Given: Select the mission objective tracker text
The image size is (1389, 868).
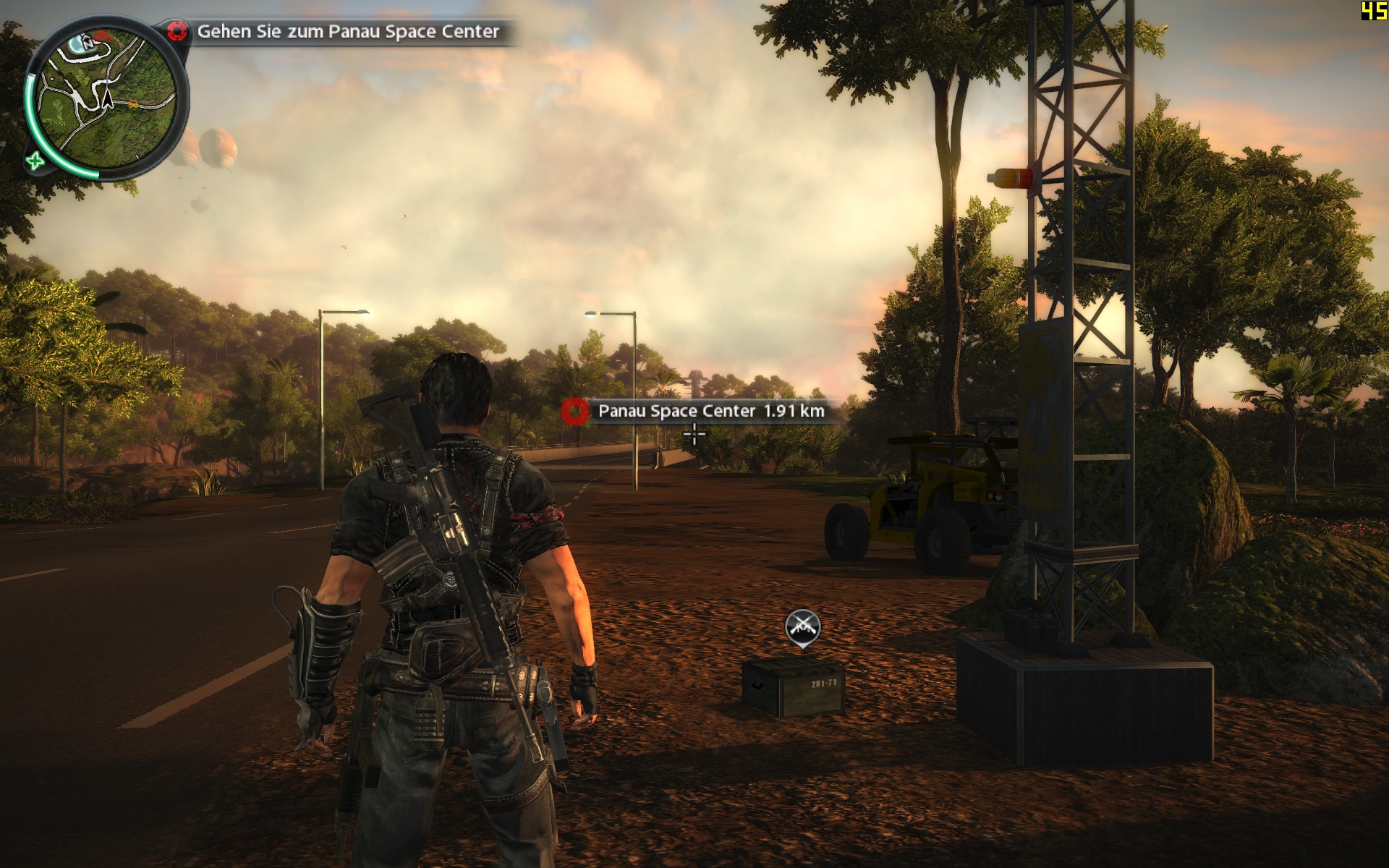Looking at the screenshot, I should click(348, 32).
